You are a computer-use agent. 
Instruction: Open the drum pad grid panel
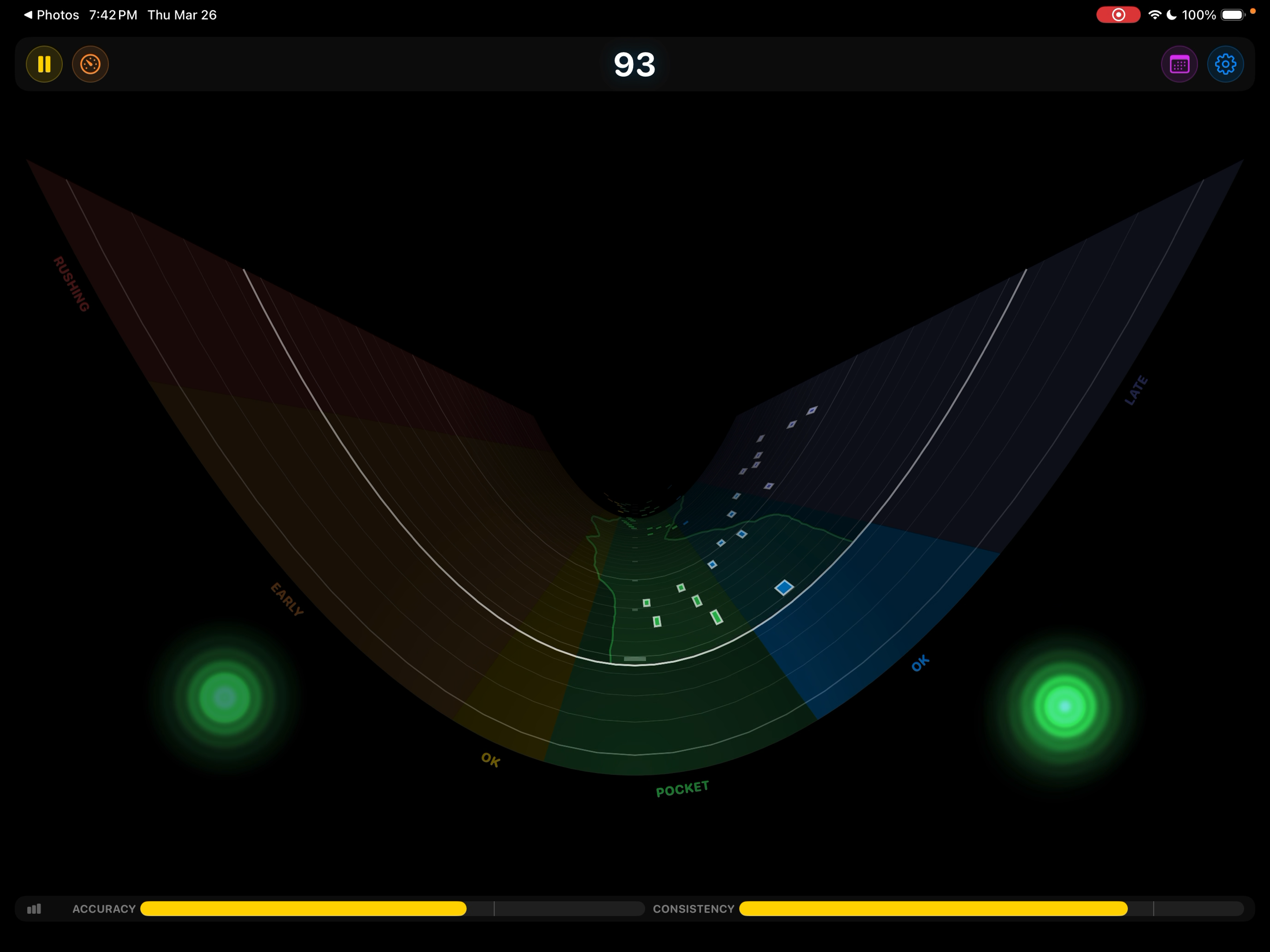[x=1179, y=64]
